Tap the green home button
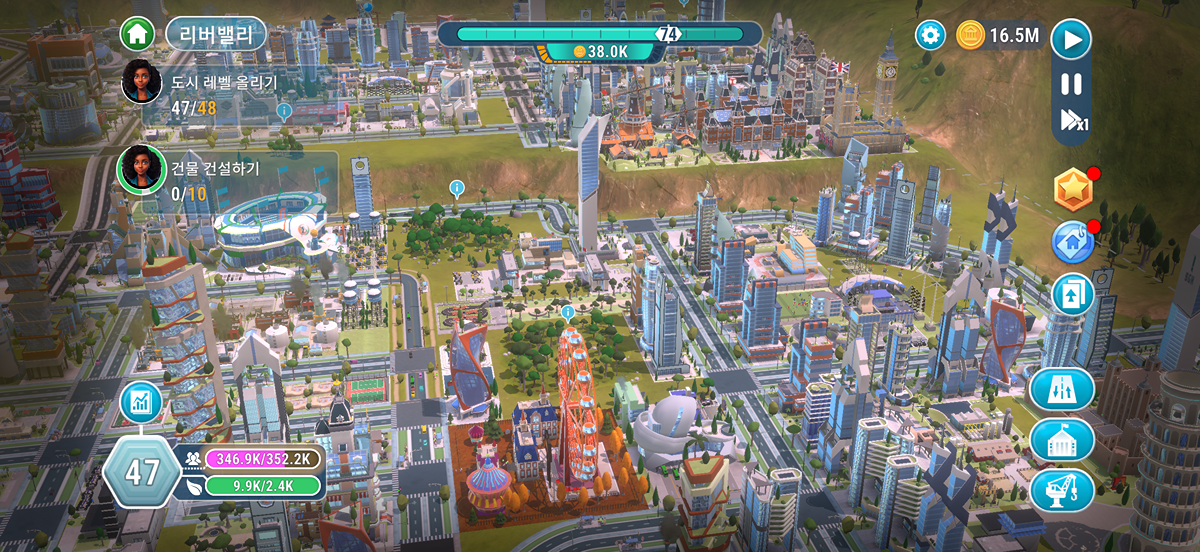Viewport: 1200px width, 552px height. [x=137, y=34]
